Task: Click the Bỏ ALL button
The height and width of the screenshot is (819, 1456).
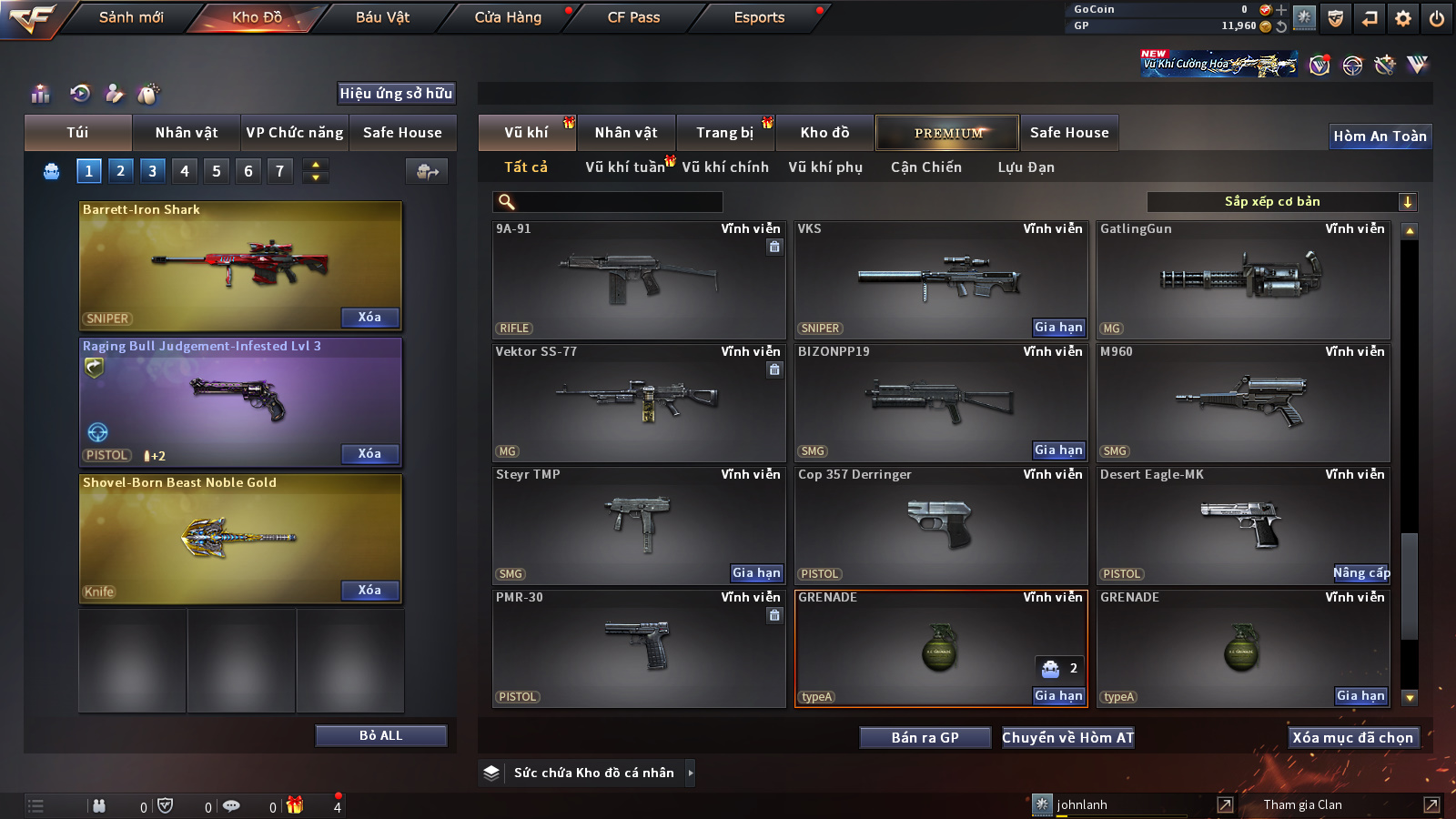Action: pyautogui.click(x=380, y=735)
